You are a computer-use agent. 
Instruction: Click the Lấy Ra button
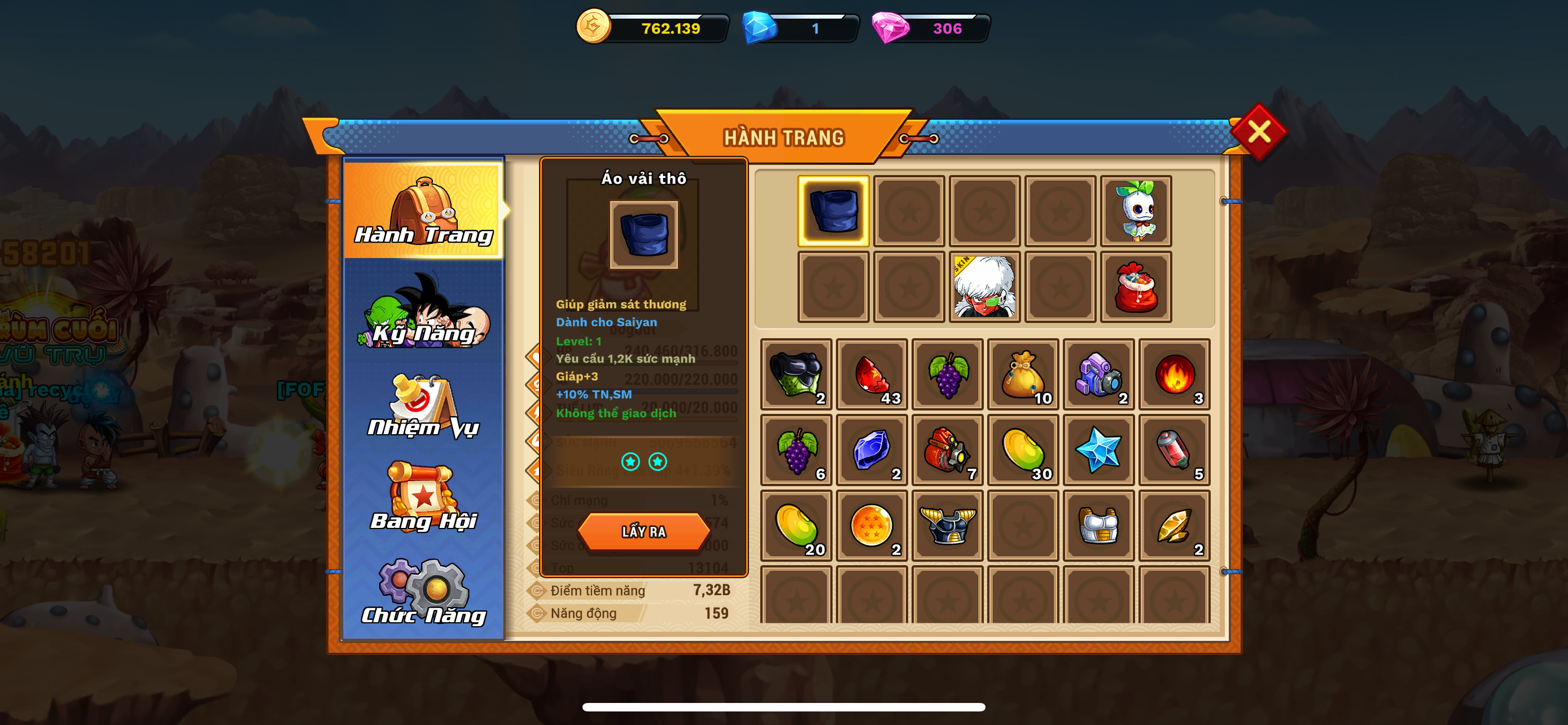[x=643, y=531]
